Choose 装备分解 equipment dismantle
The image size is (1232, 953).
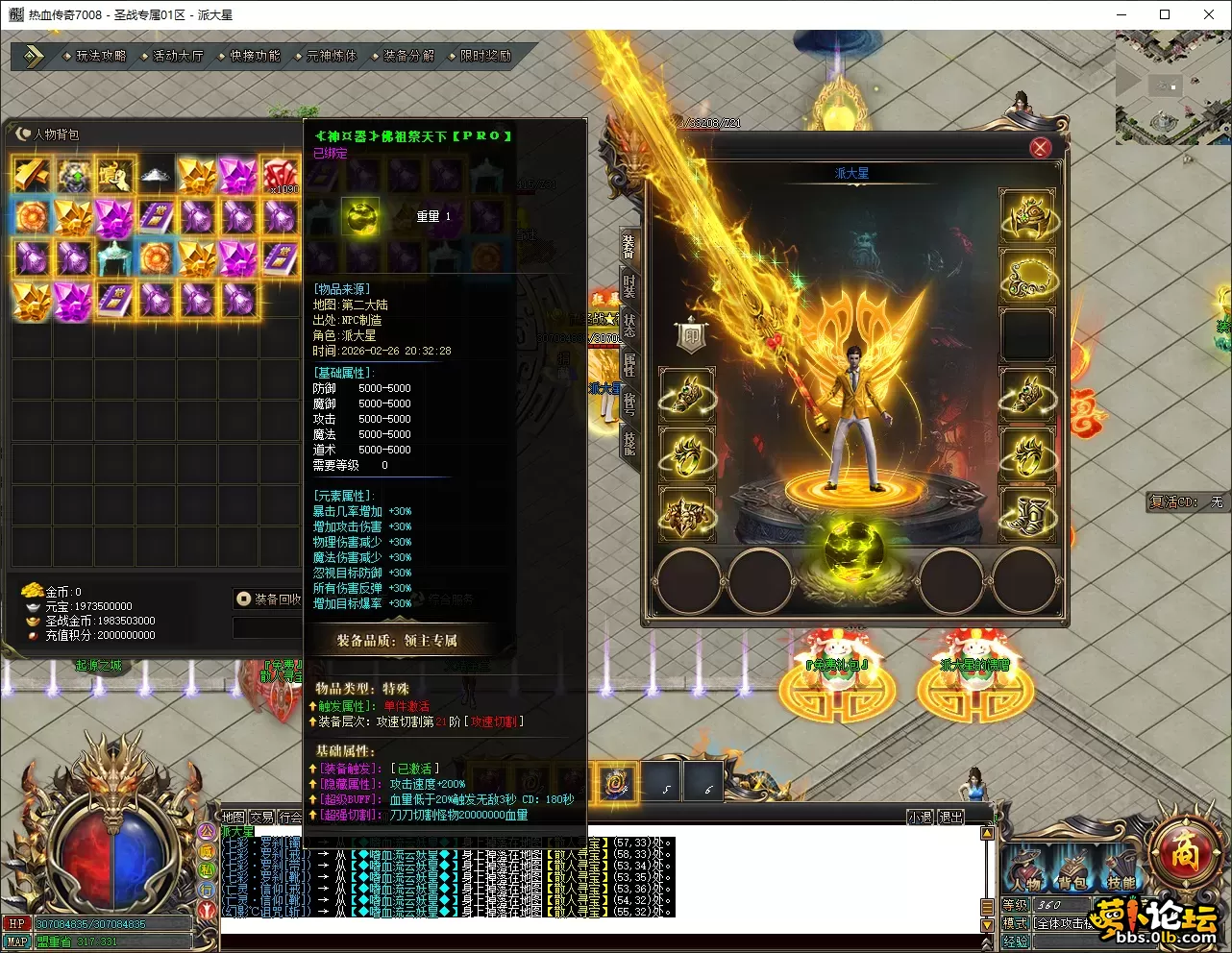pyautogui.click(x=408, y=56)
